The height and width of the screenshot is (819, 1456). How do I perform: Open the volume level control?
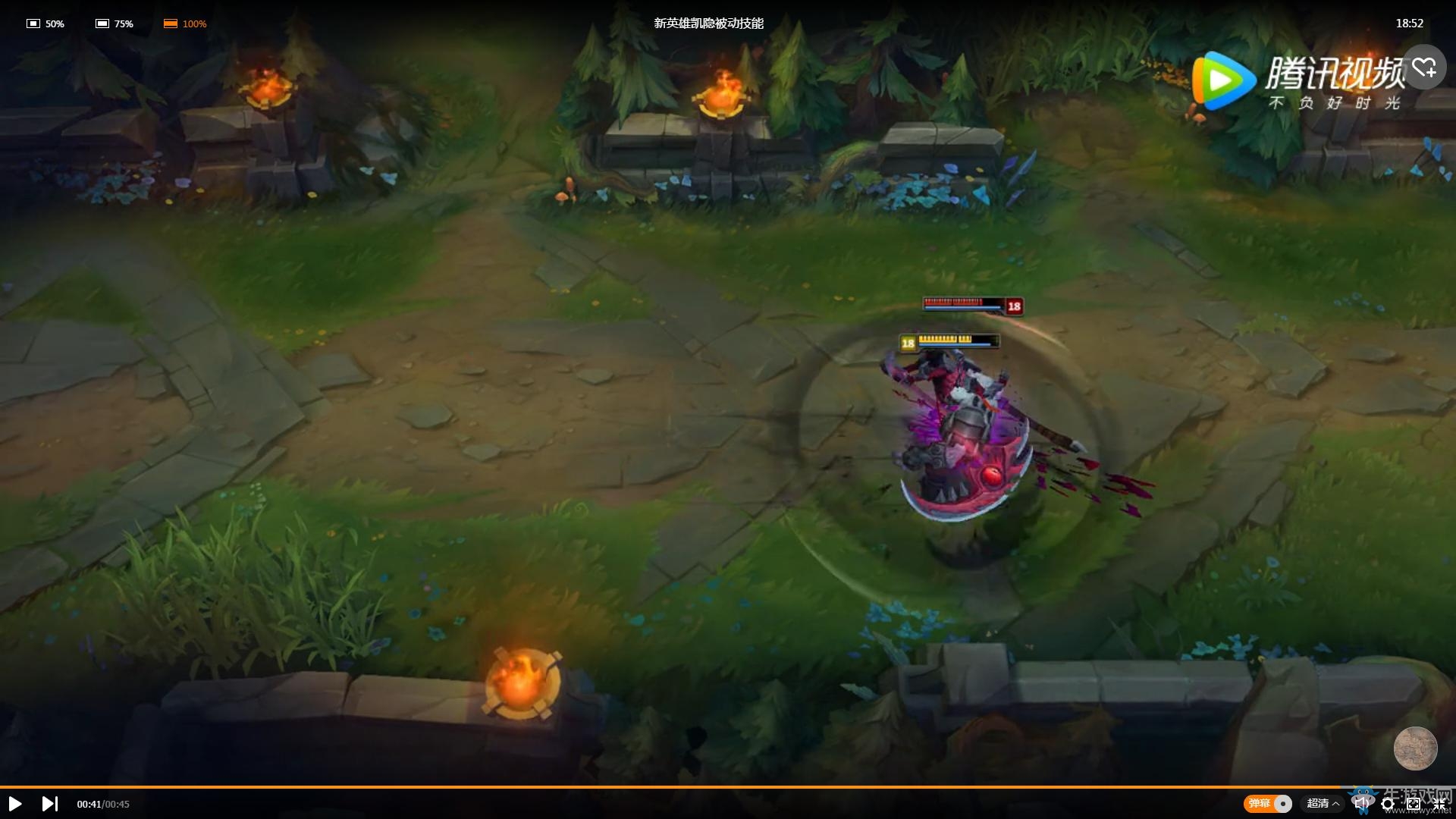point(1362,803)
